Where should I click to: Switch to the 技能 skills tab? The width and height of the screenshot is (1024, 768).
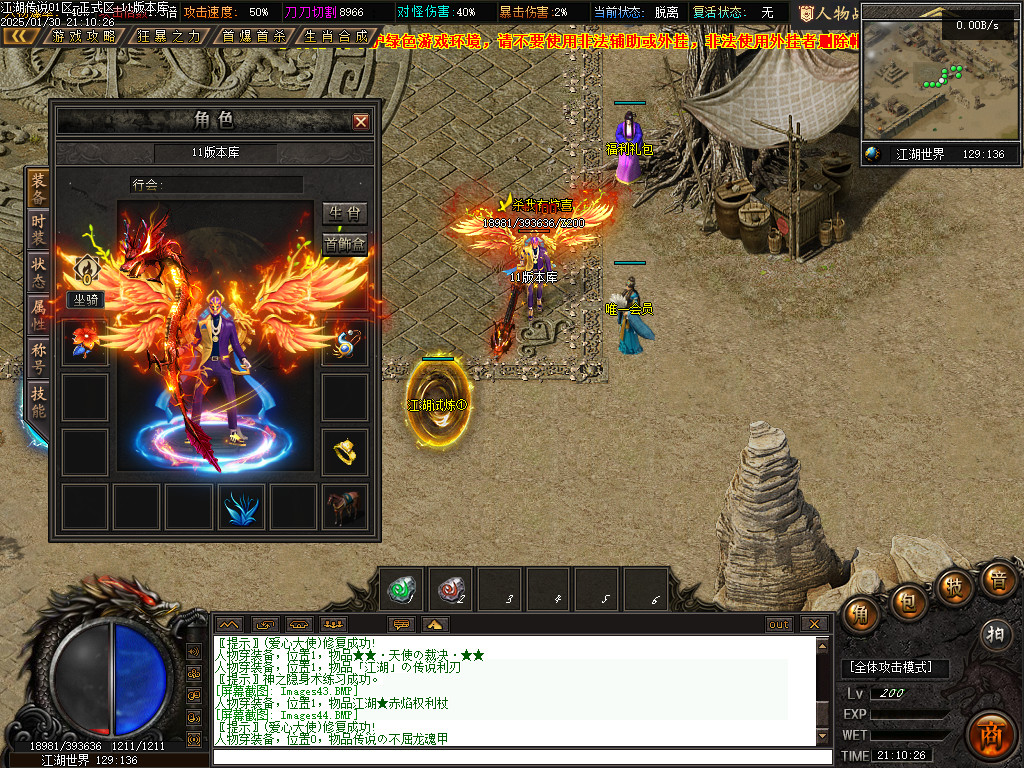[x=38, y=399]
